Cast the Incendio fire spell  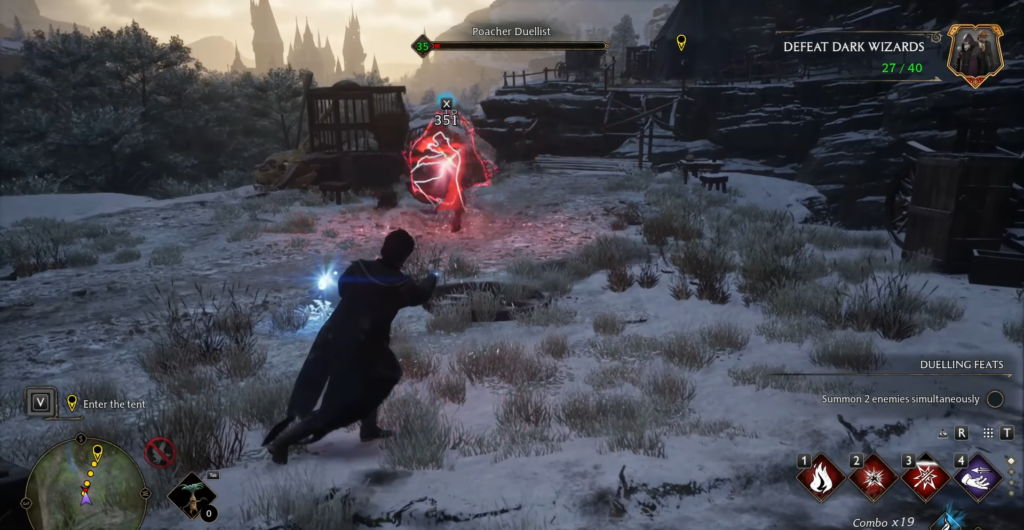pyautogui.click(x=820, y=476)
